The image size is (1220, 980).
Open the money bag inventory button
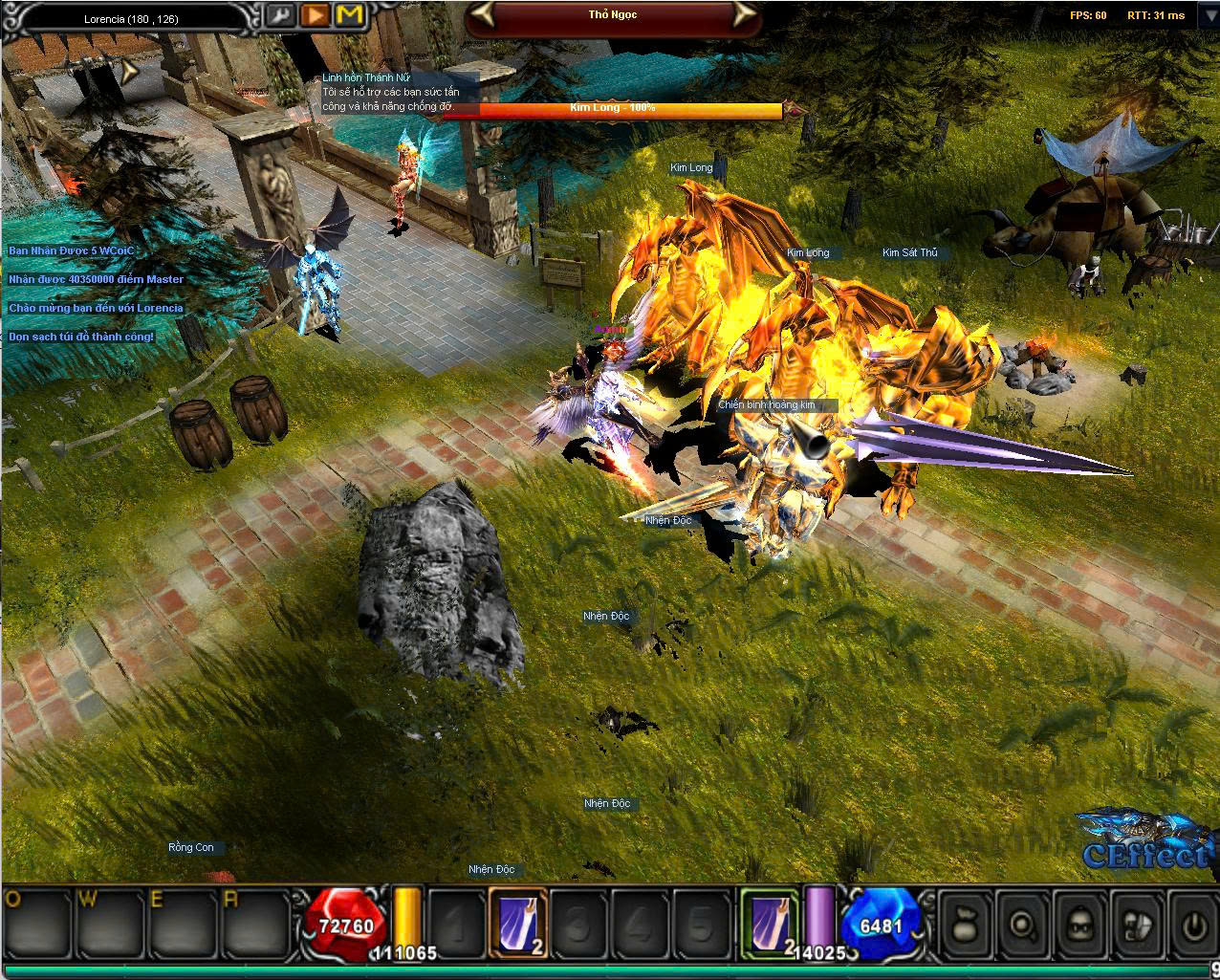966,925
